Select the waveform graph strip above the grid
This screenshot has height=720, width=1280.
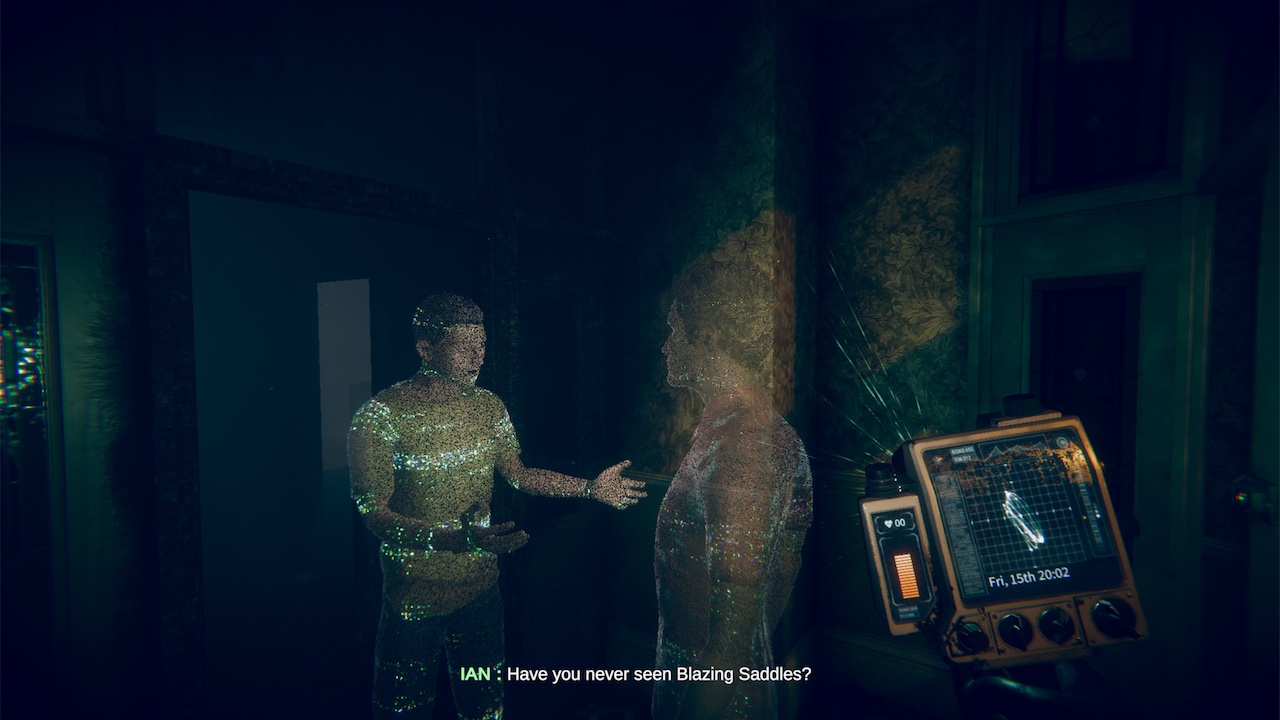tap(1010, 448)
